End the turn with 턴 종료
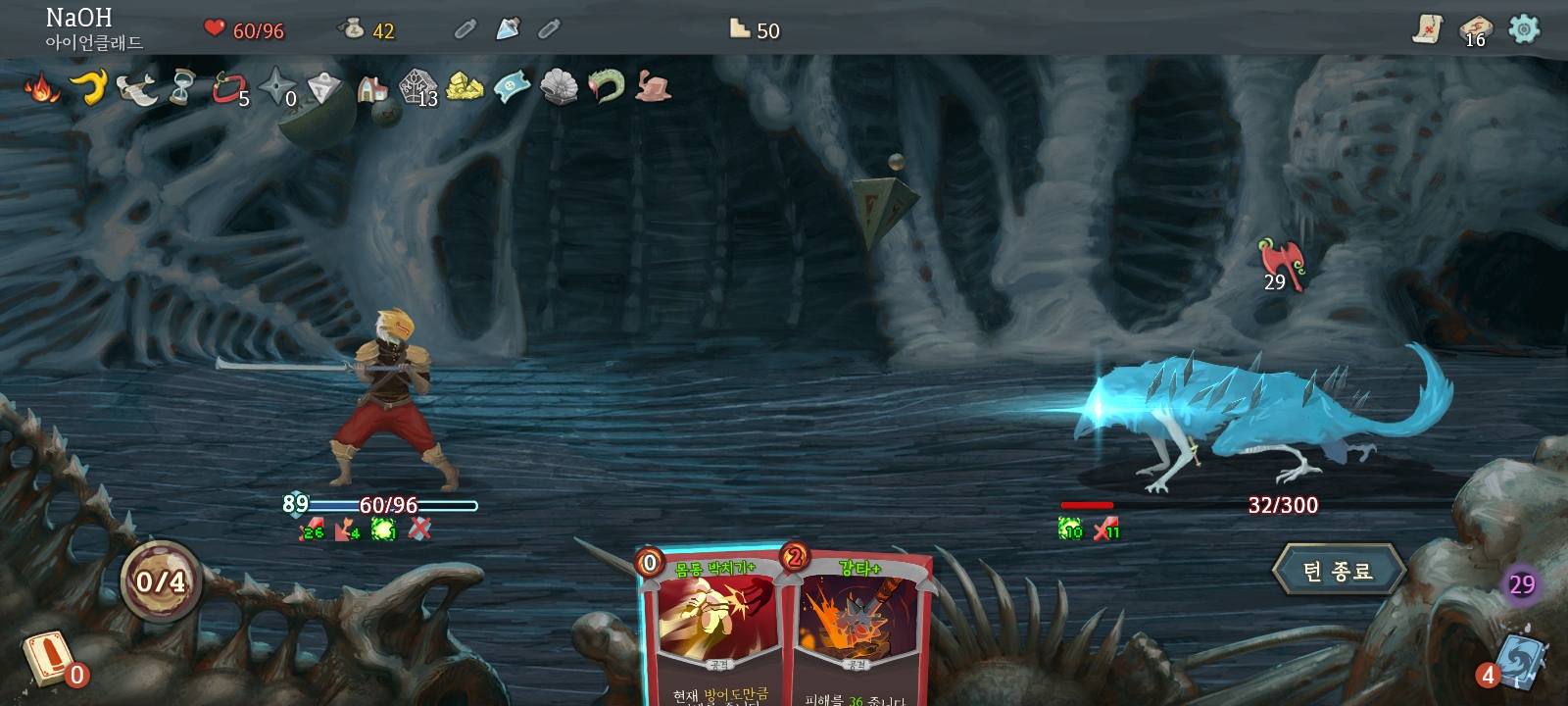Viewport: 1568px width, 706px height. (1339, 571)
